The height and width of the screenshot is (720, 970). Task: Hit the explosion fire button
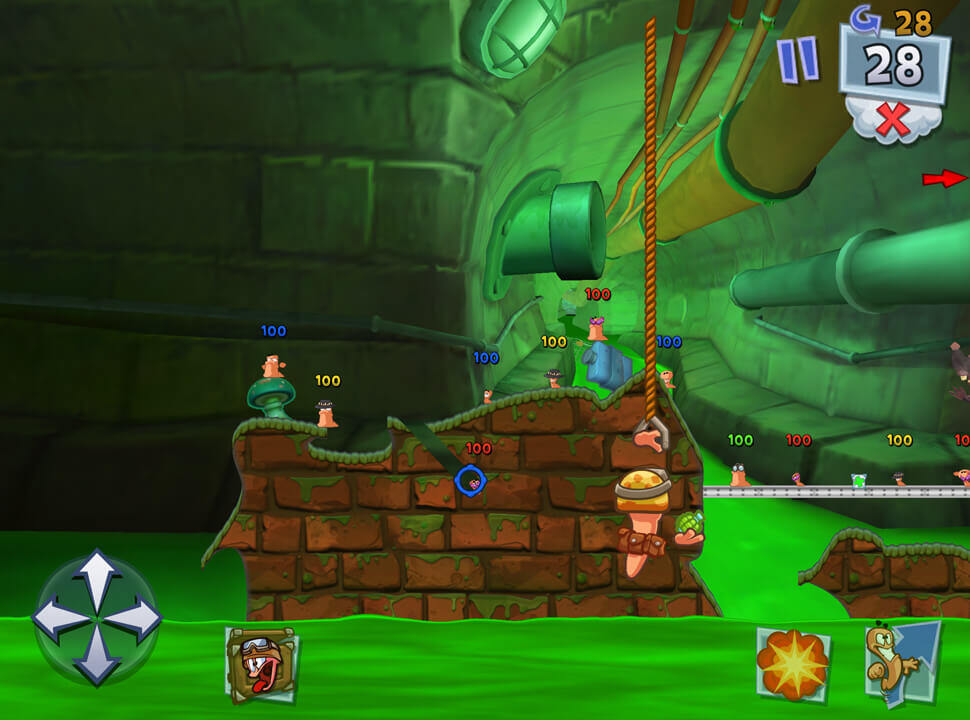(x=792, y=664)
